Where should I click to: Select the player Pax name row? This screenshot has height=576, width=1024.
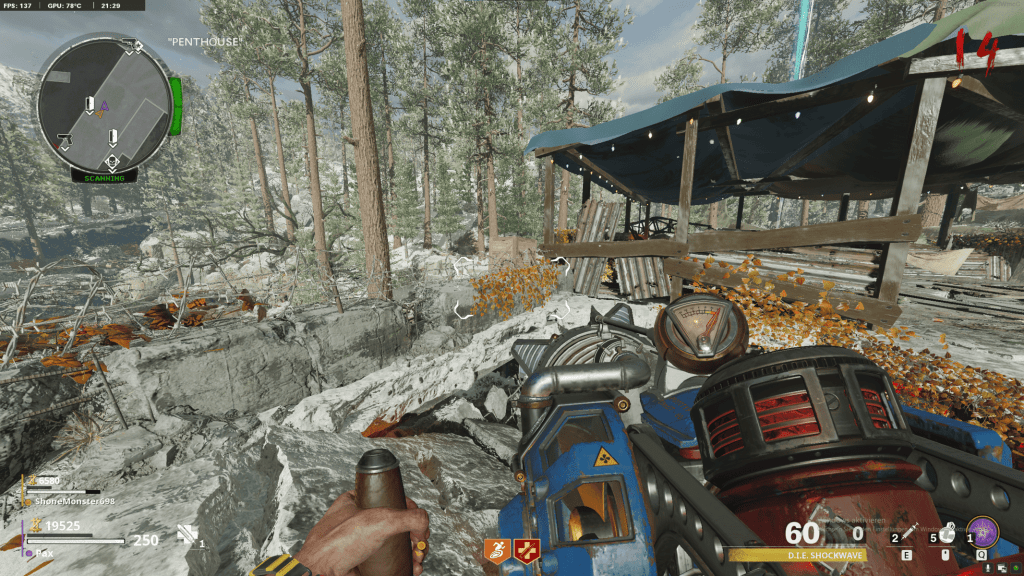pyautogui.click(x=40, y=551)
